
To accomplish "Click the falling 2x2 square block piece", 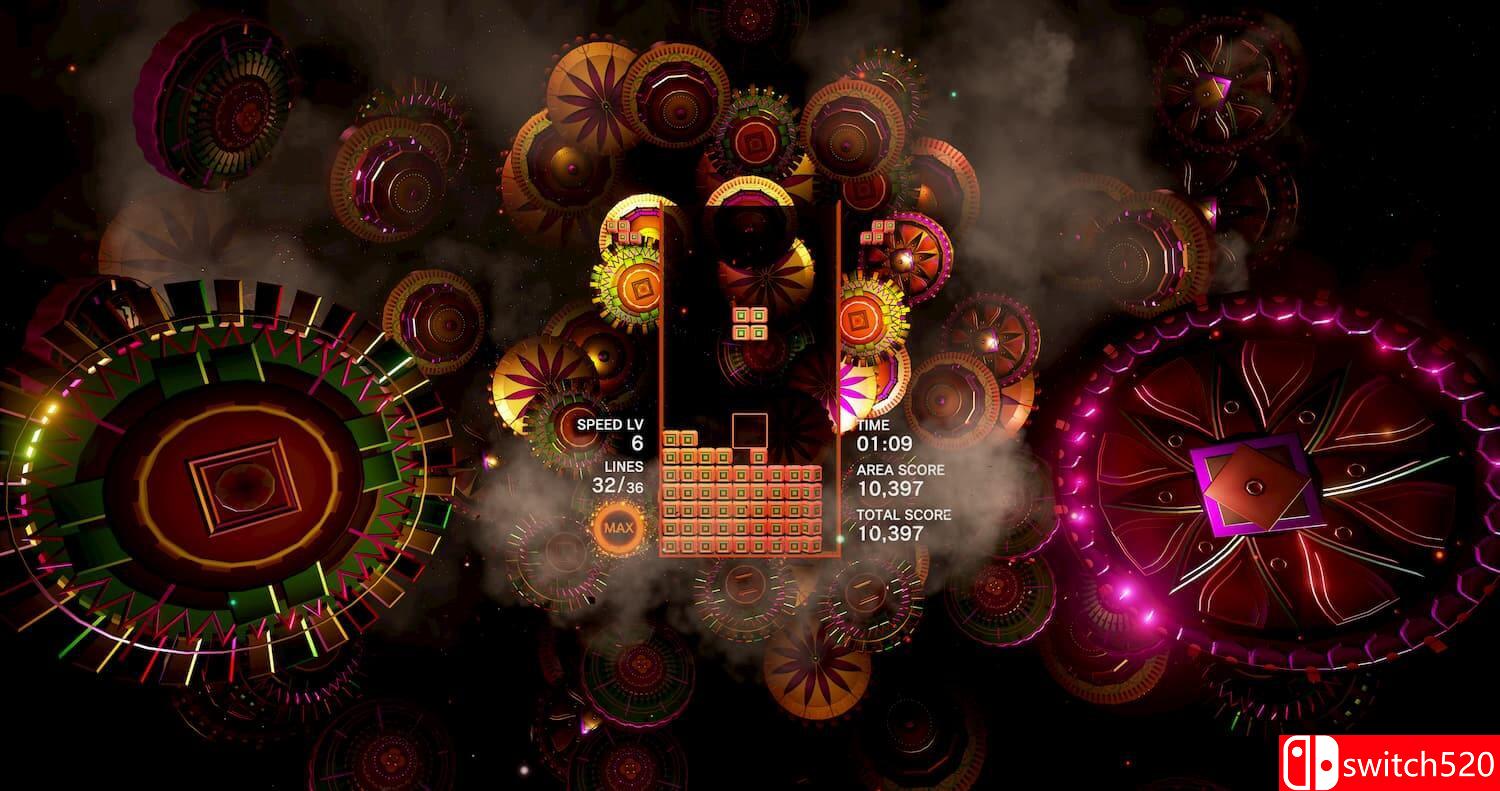I will [752, 322].
